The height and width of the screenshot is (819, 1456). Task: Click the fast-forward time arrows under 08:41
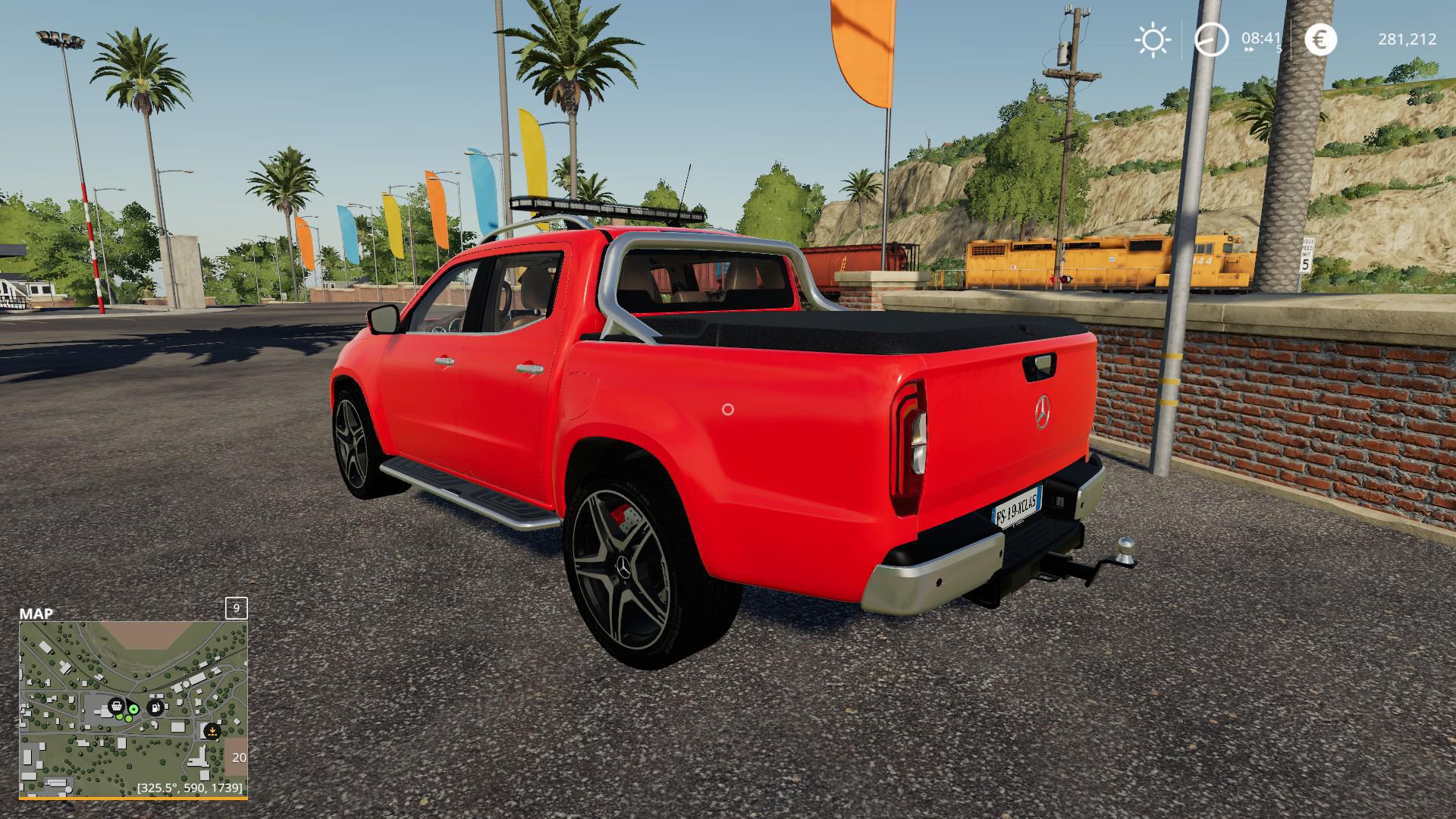[1248, 49]
